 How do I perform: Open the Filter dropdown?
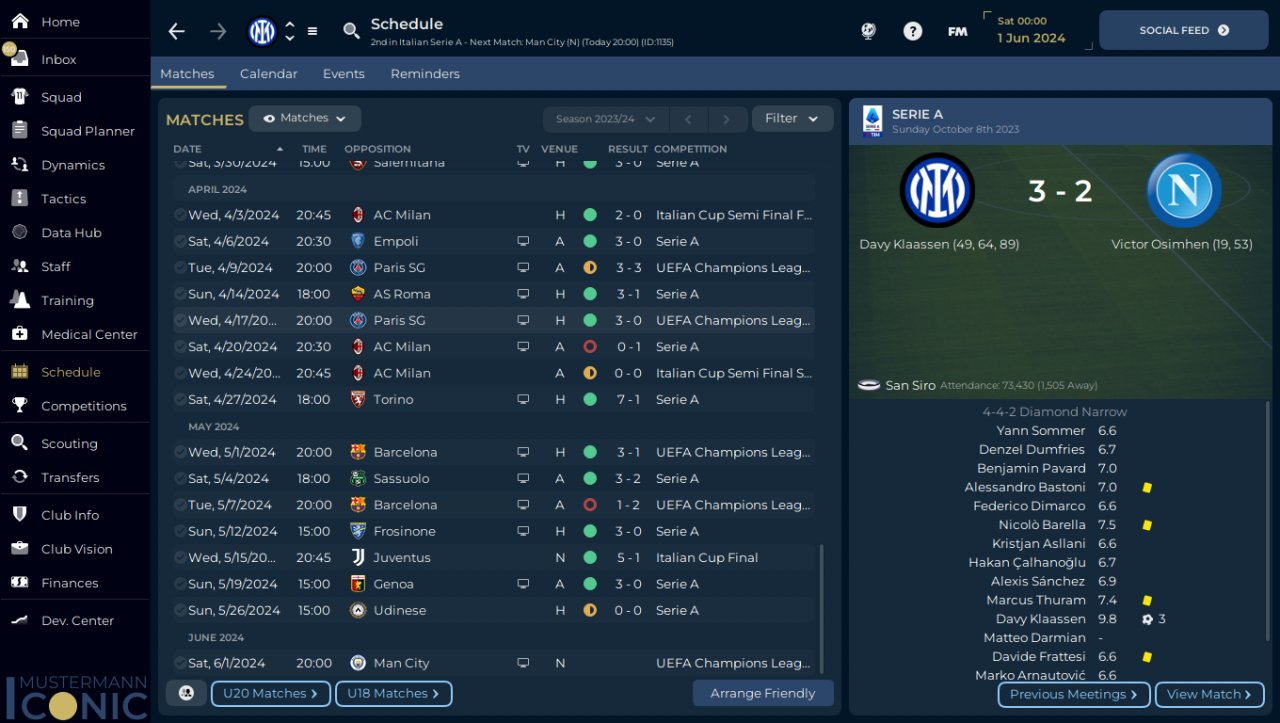[x=792, y=118]
